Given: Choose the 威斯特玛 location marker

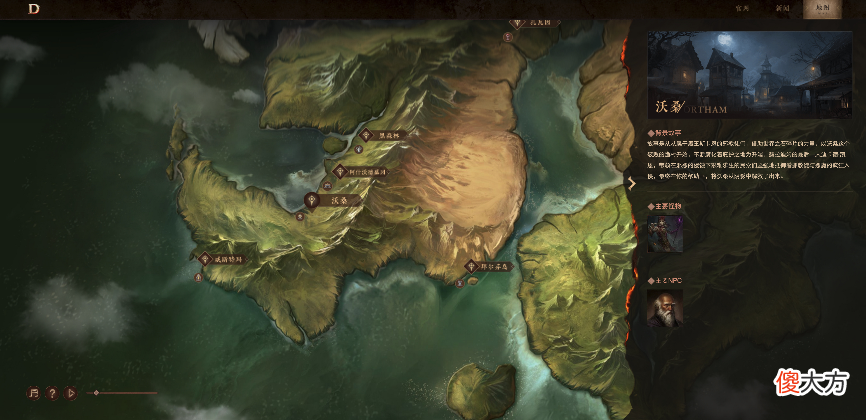Looking at the screenshot, I should [x=202, y=259].
